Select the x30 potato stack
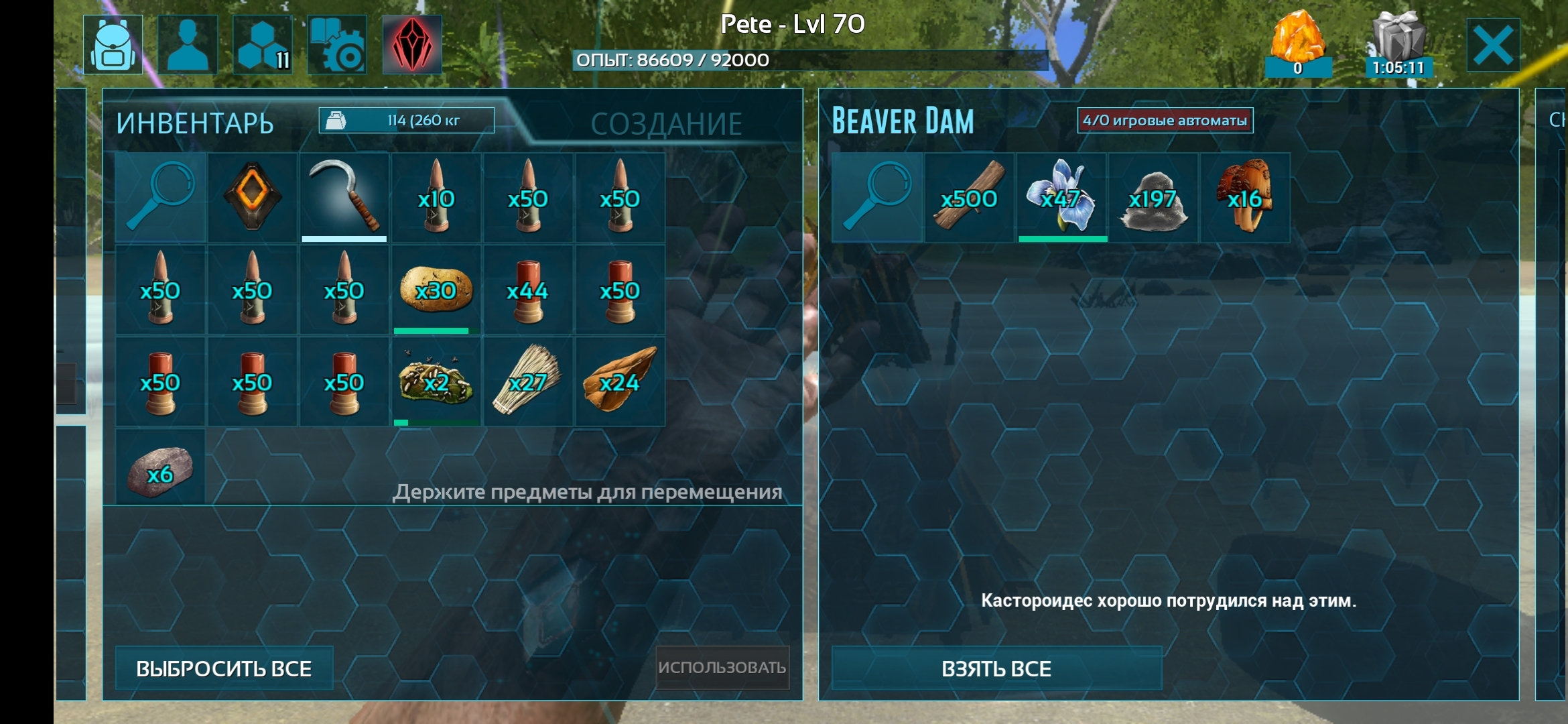 pos(436,290)
